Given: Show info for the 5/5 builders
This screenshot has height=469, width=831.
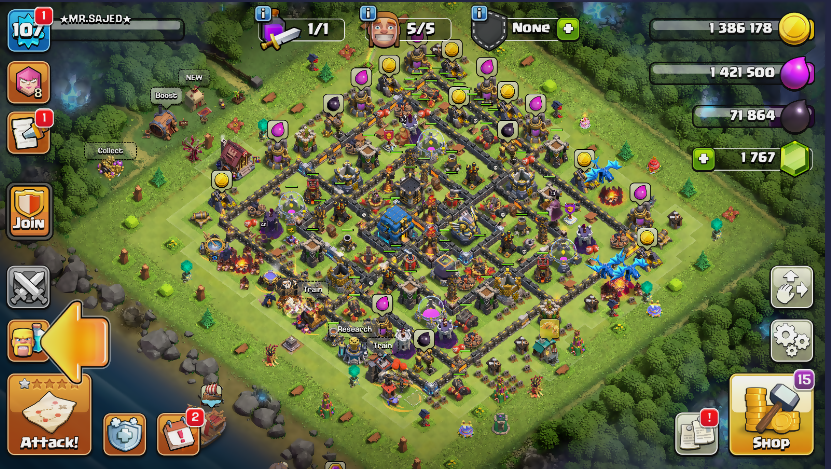Looking at the screenshot, I should click(x=368, y=13).
